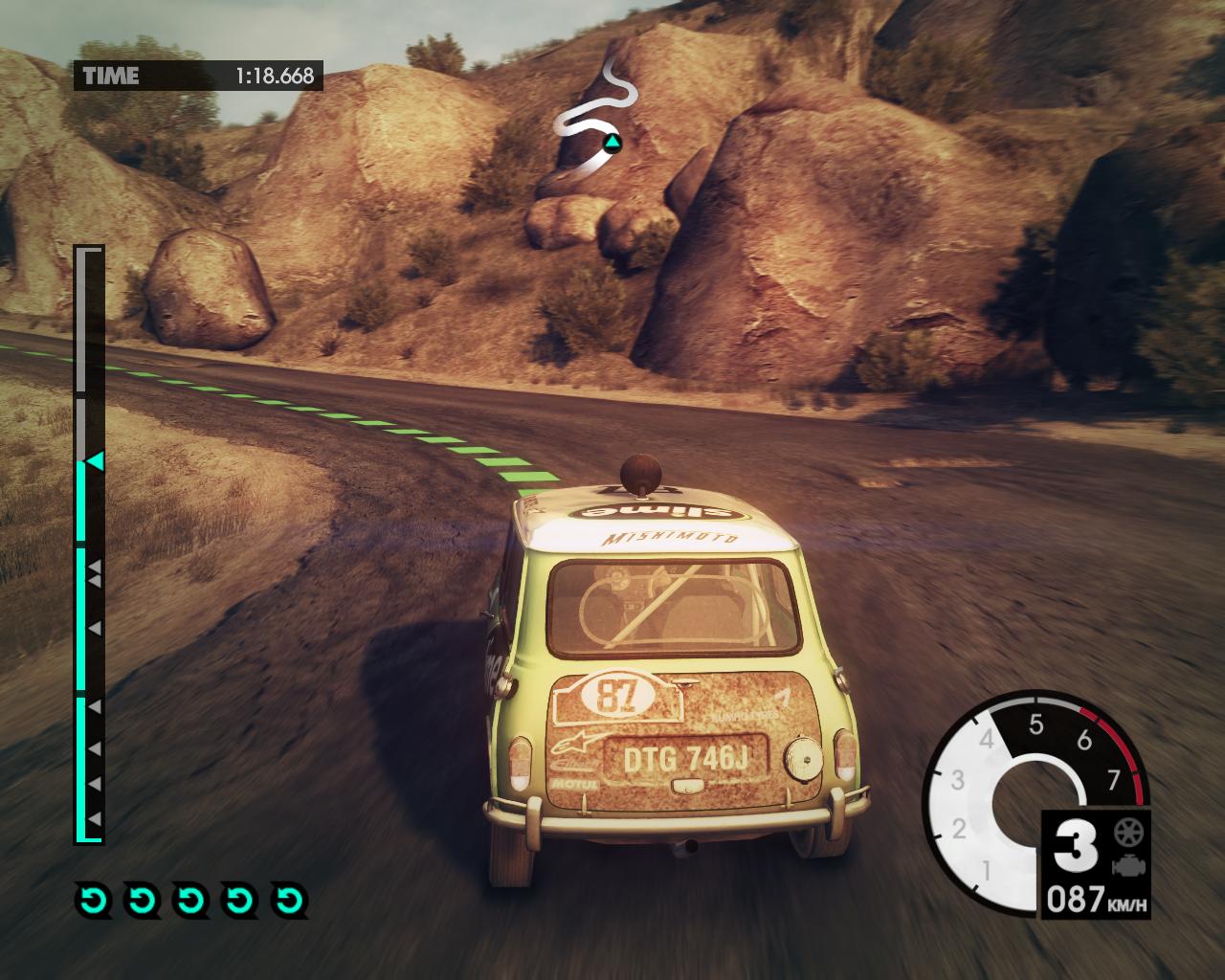Click the winding track route minimap

[595, 117]
